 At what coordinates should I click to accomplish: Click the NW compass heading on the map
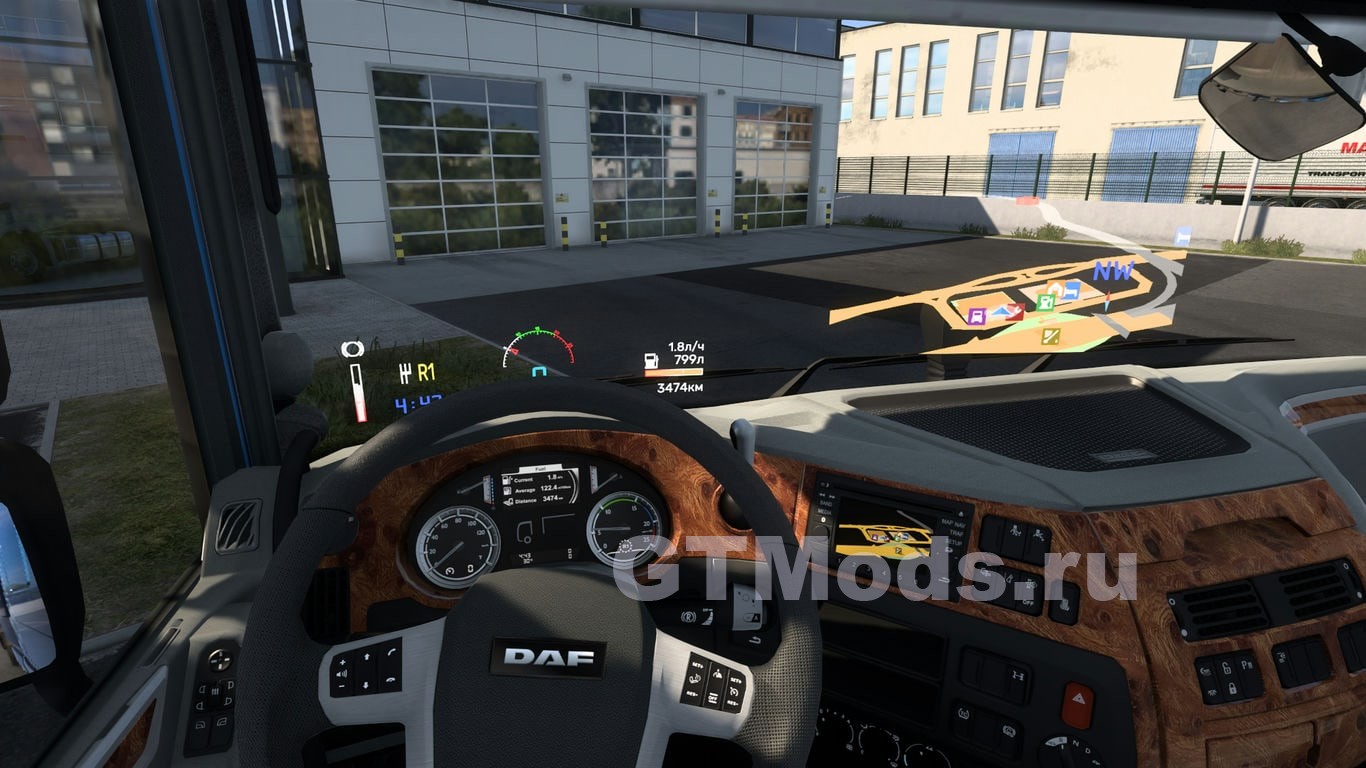click(1112, 271)
